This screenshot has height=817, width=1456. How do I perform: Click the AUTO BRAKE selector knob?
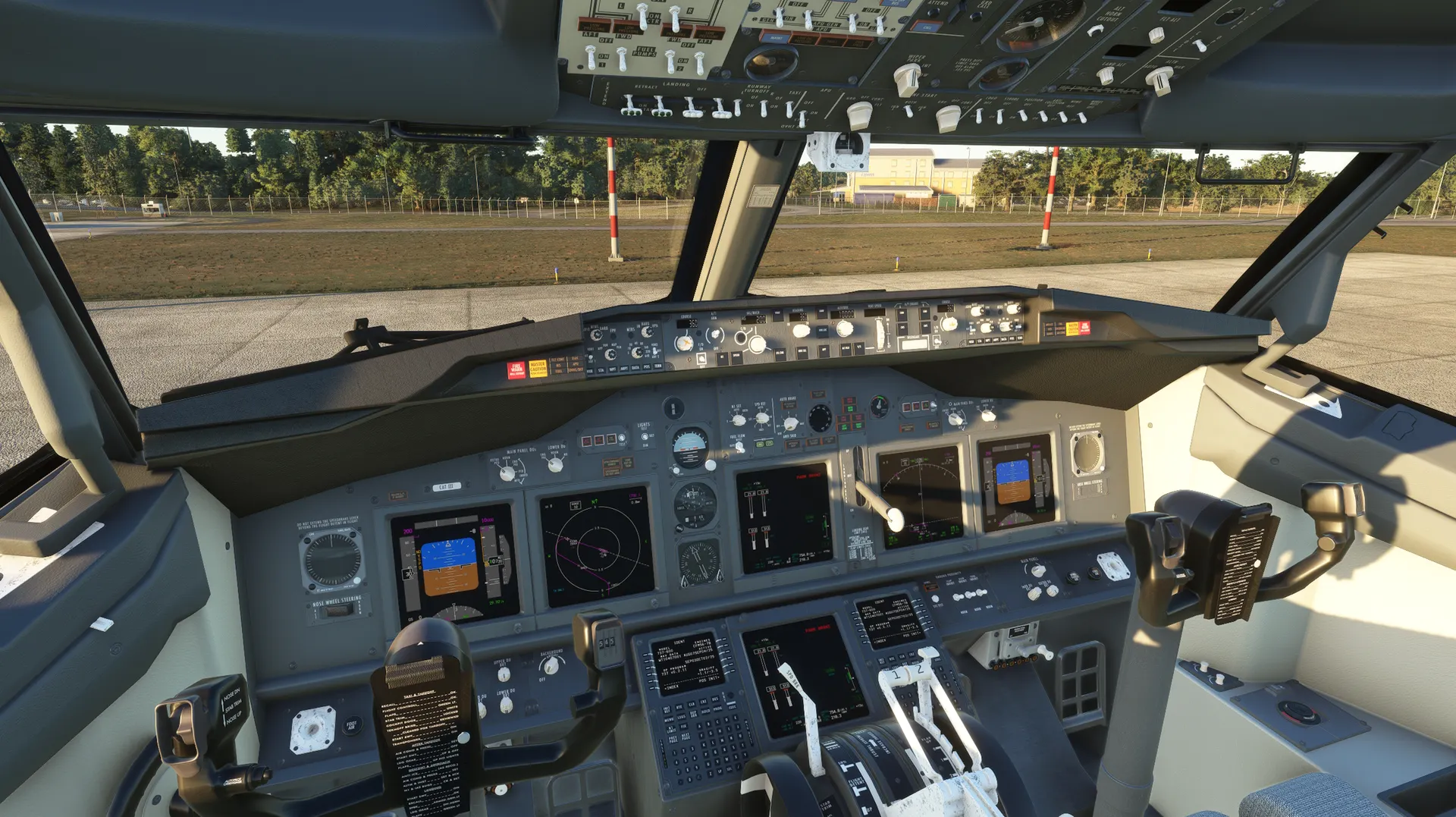[x=791, y=423]
